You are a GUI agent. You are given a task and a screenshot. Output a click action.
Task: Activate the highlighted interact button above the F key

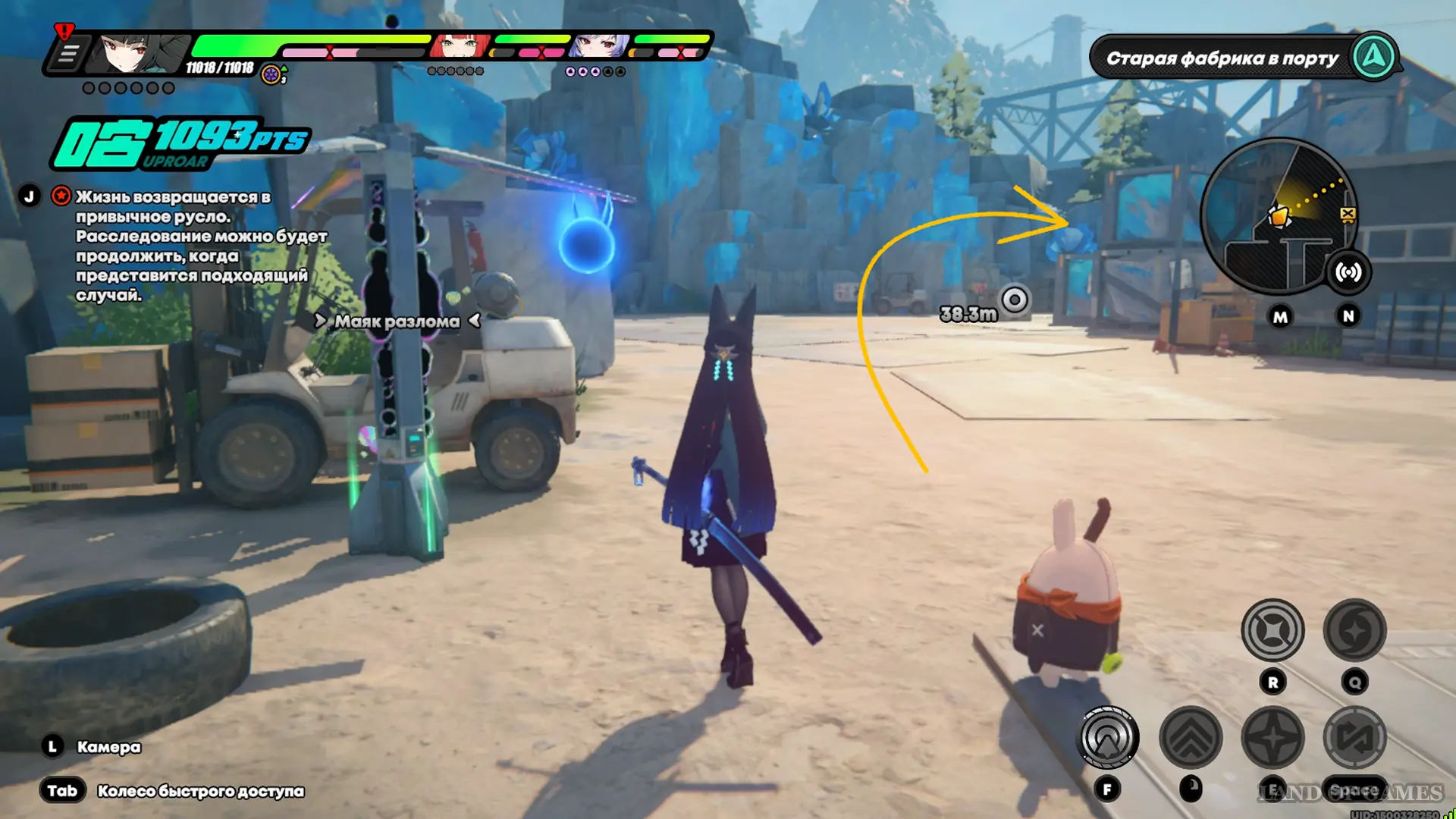click(x=1107, y=737)
